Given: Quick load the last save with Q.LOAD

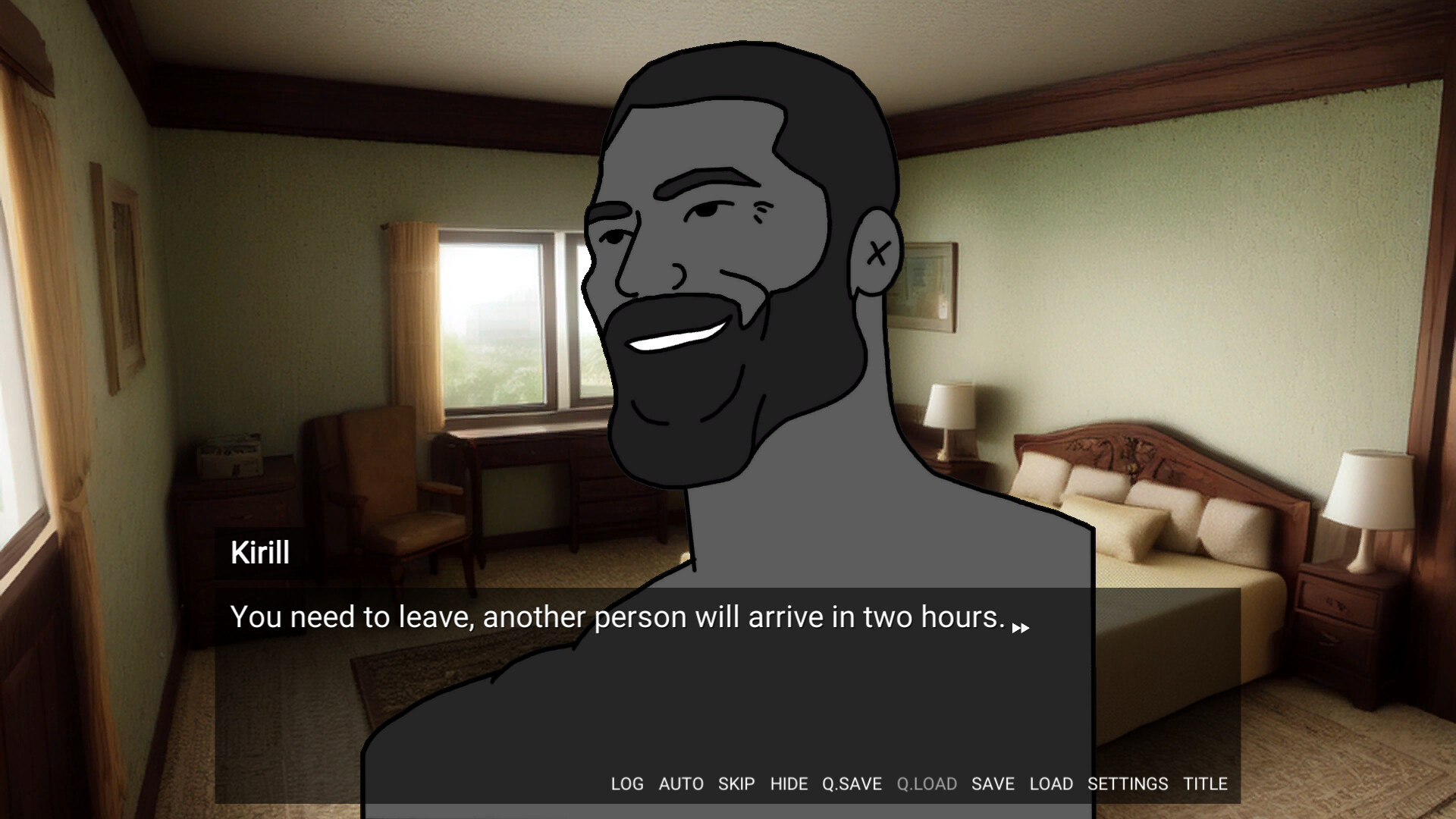Looking at the screenshot, I should [927, 784].
